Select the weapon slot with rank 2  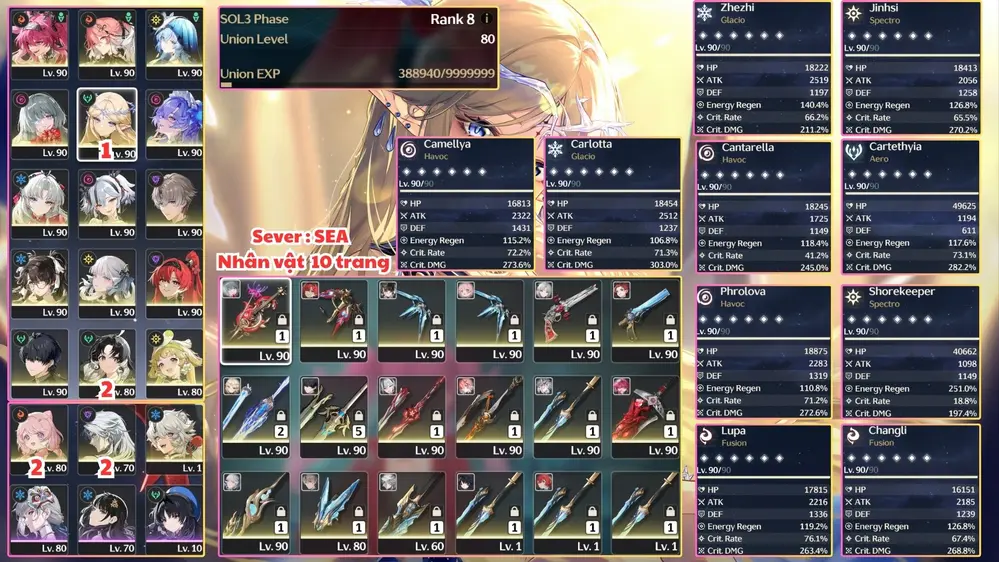[x=256, y=417]
